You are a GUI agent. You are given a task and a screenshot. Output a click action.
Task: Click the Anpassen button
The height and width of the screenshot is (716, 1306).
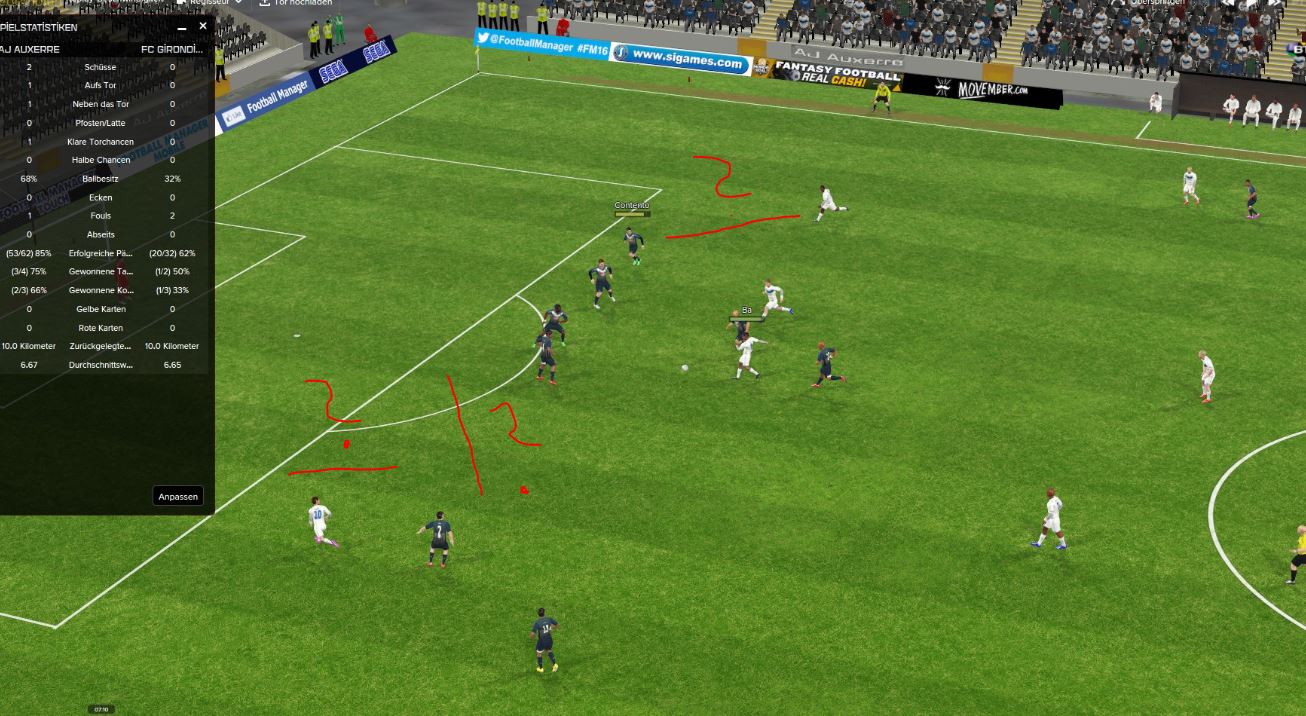[x=179, y=496]
